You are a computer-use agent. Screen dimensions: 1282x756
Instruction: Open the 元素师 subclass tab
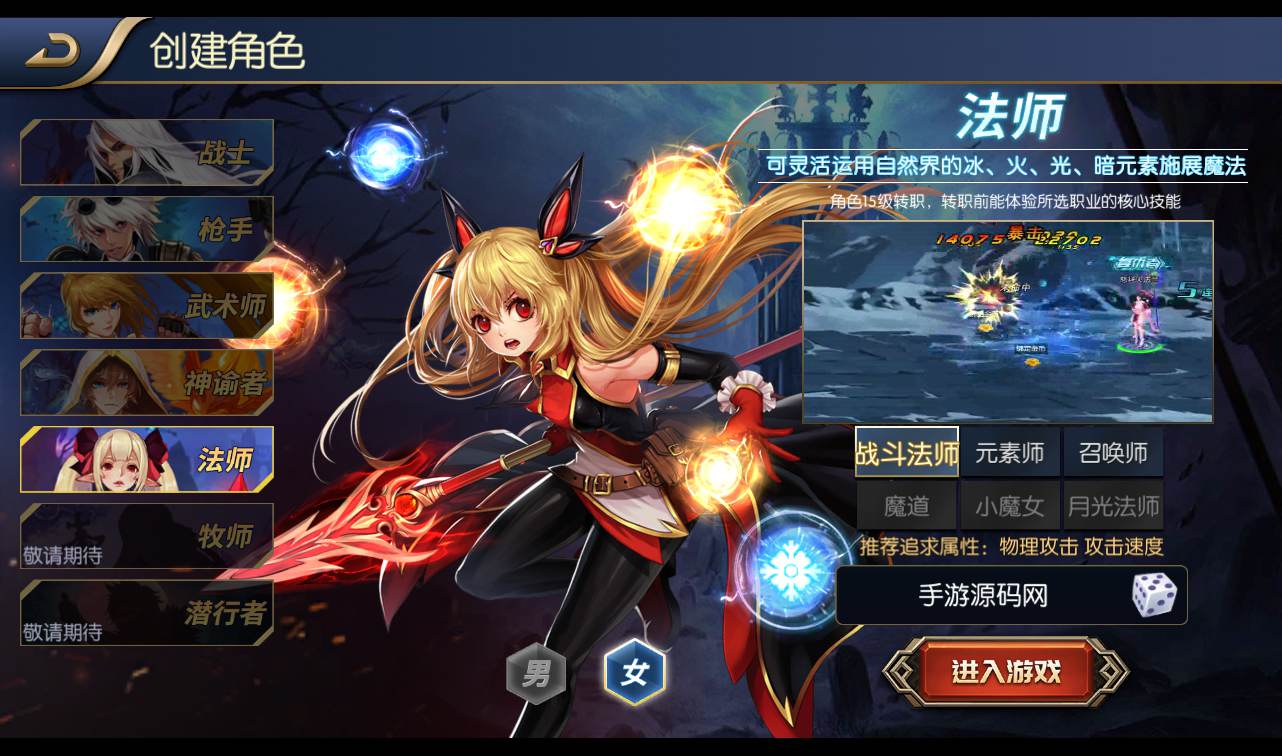pyautogui.click(x=1010, y=452)
